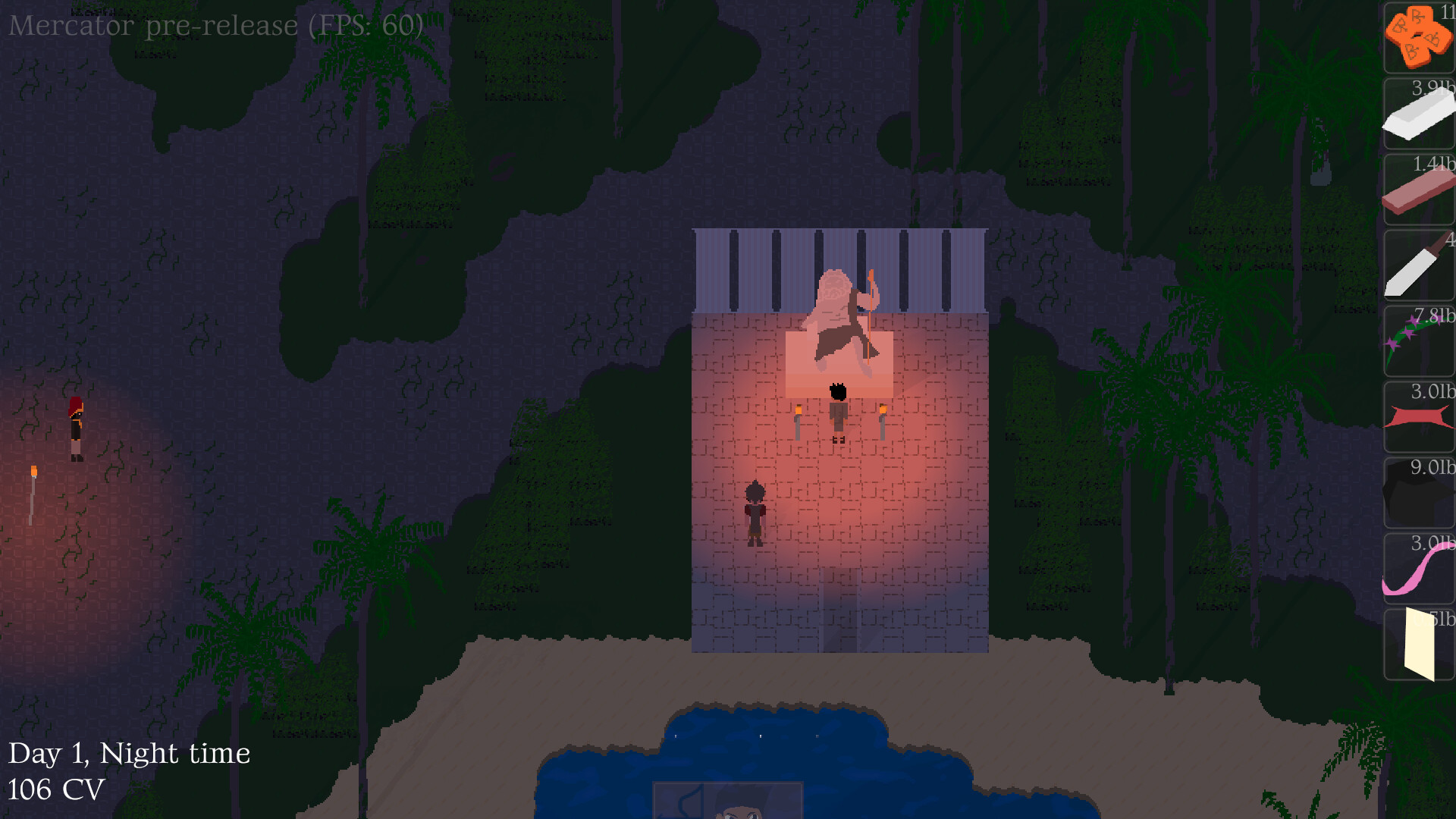Select the red hide weighing 3.0lb
This screenshot has width=1456, height=819.
click(1419, 417)
